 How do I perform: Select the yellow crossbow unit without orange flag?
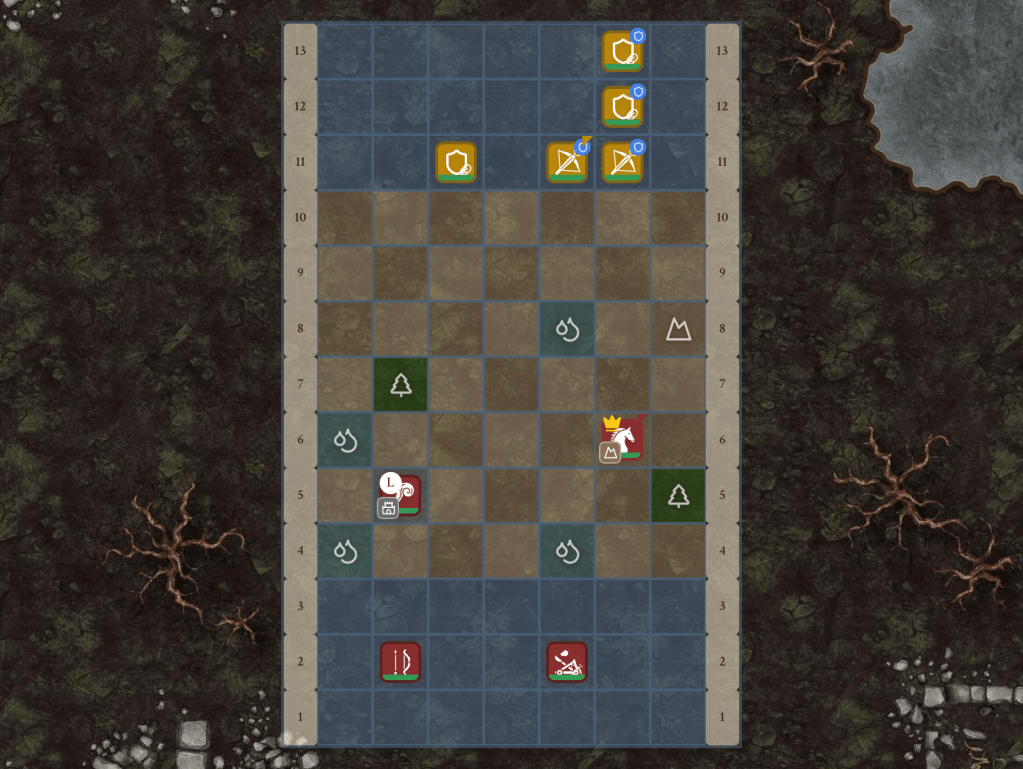(x=622, y=161)
